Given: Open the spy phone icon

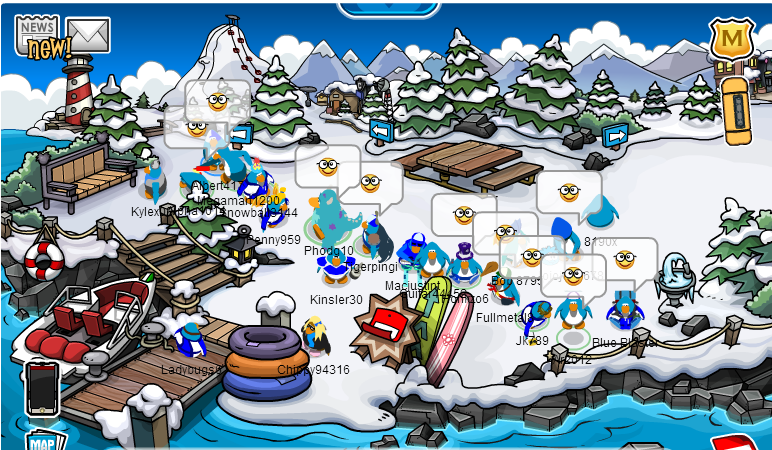Looking at the screenshot, I should (x=41, y=387).
